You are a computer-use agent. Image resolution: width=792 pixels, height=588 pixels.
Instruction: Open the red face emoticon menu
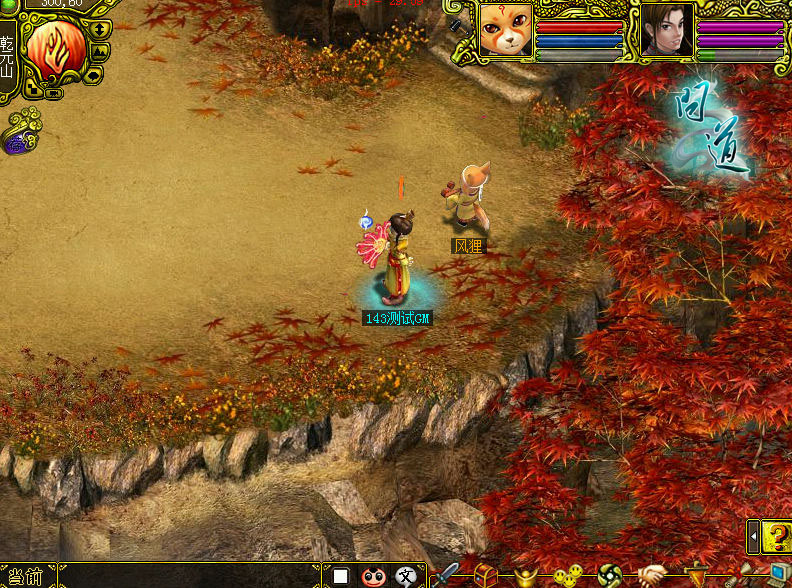tap(373, 576)
